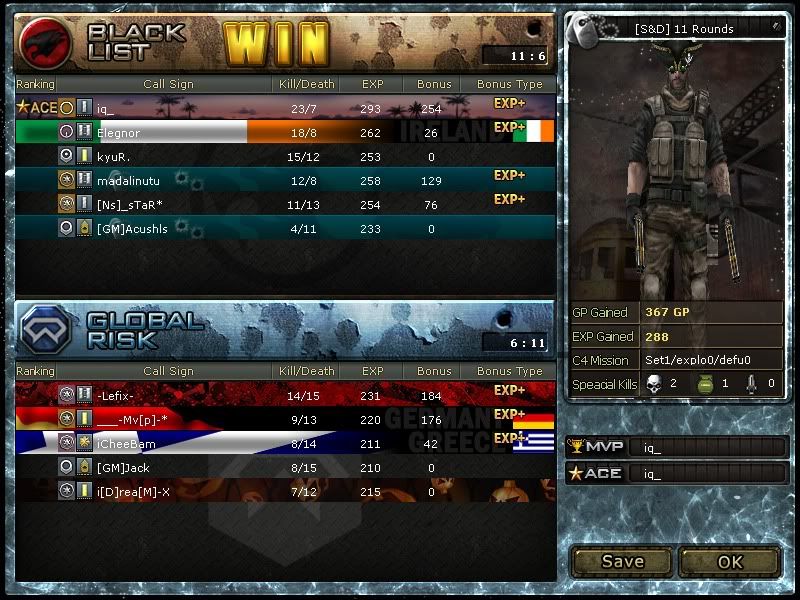Select the i[D]rea[M]-X player row

(x=285, y=491)
